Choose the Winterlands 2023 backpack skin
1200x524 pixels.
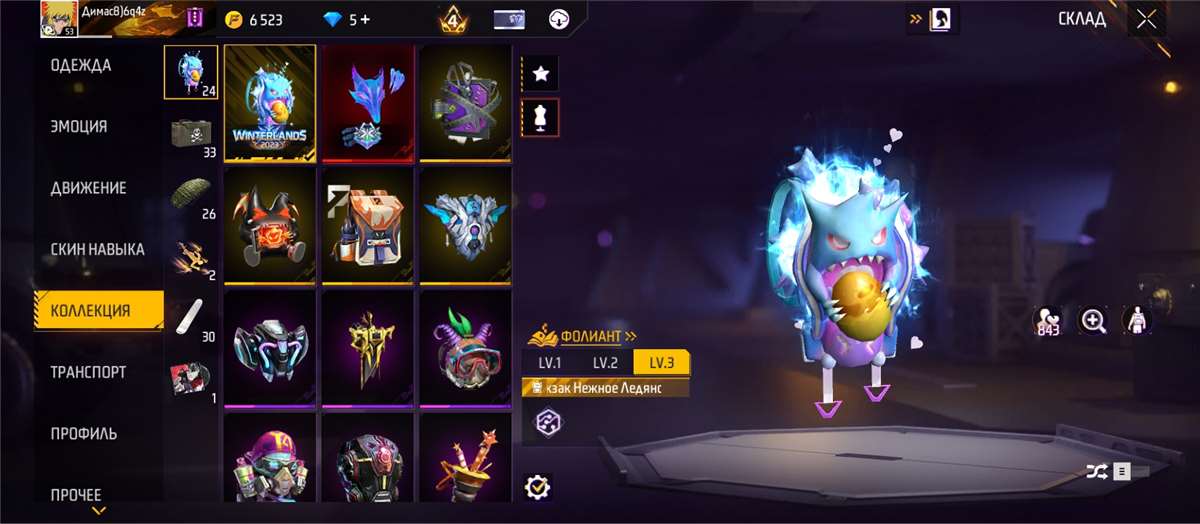[270, 103]
